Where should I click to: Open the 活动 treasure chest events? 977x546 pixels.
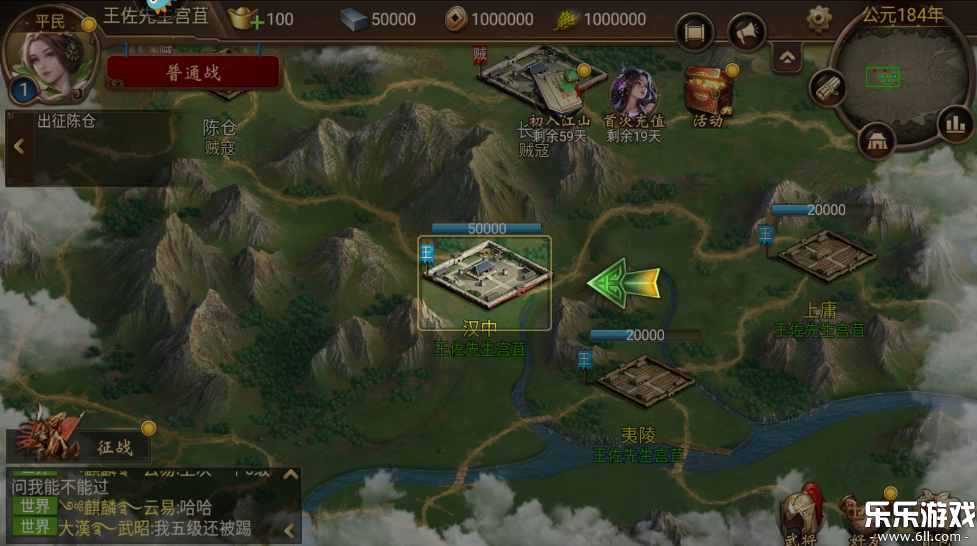[x=706, y=95]
